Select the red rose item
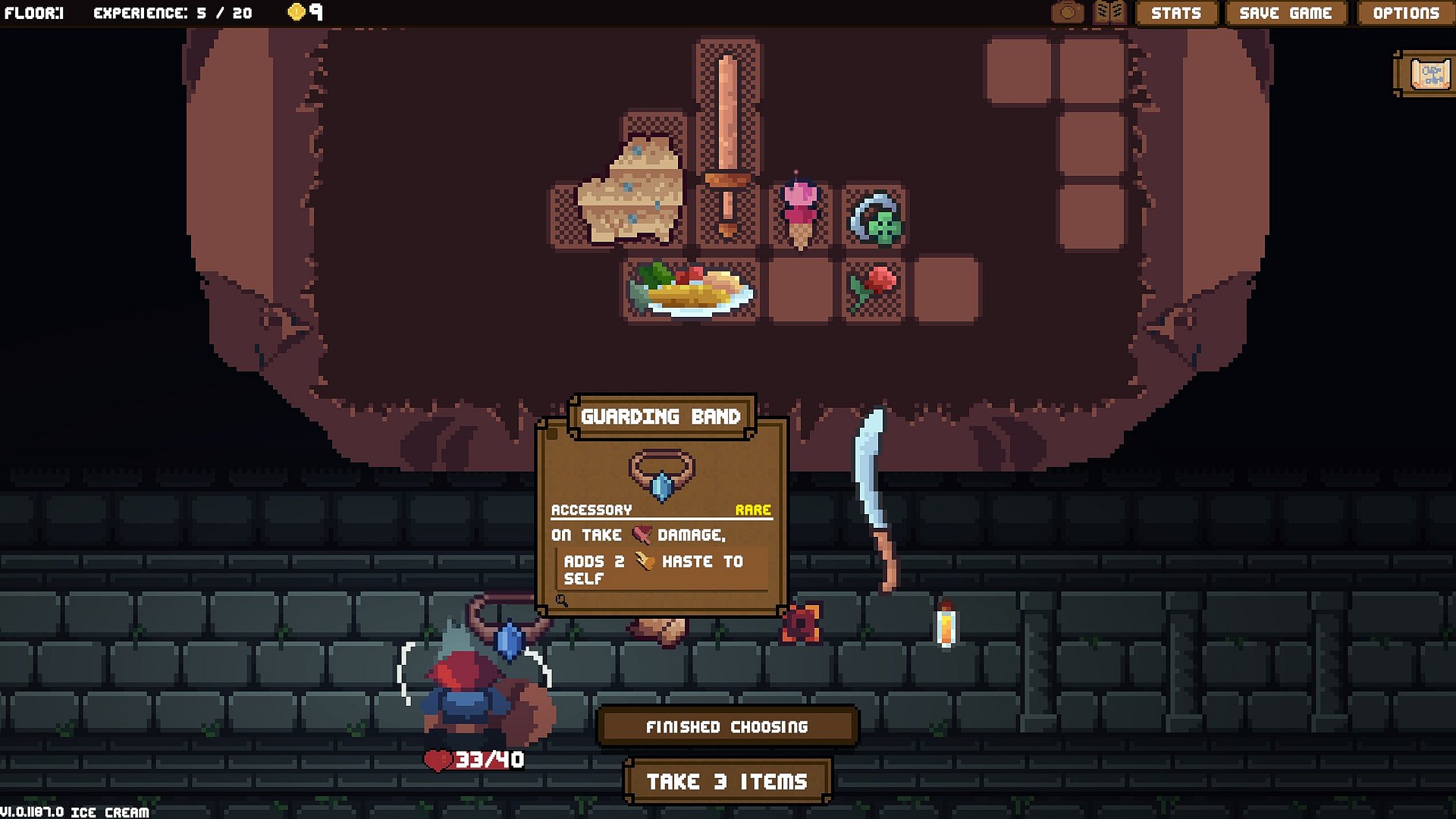This screenshot has height=819, width=1456. point(874,287)
